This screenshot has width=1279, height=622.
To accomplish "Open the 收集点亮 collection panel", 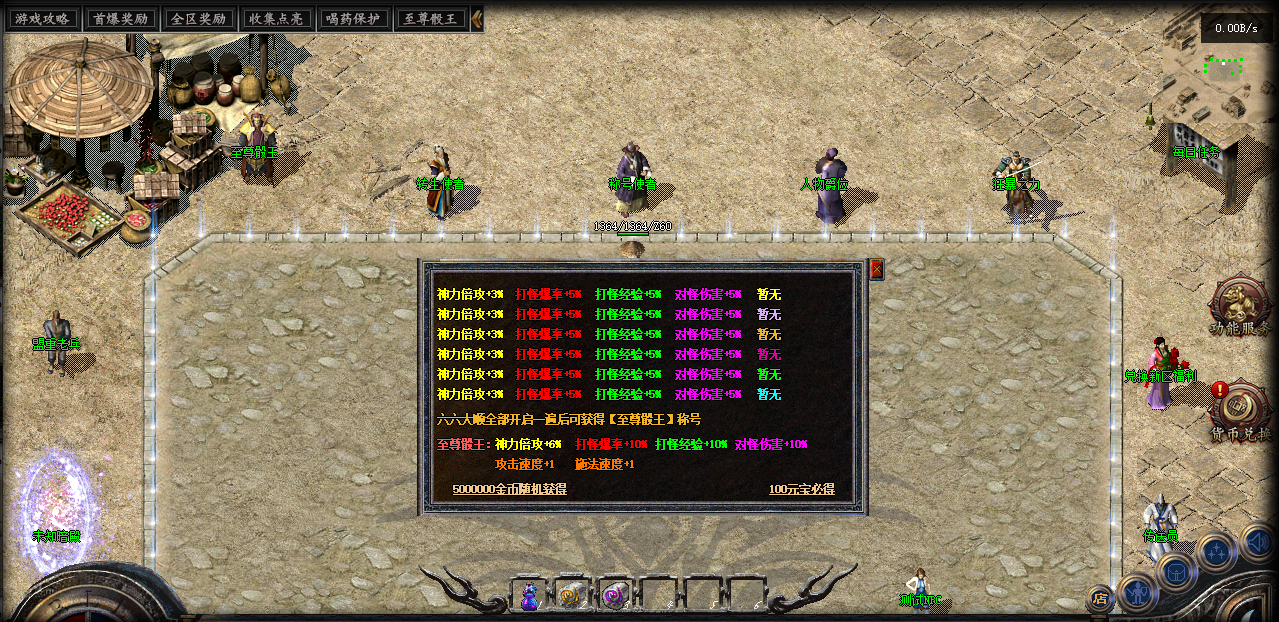I will (276, 19).
